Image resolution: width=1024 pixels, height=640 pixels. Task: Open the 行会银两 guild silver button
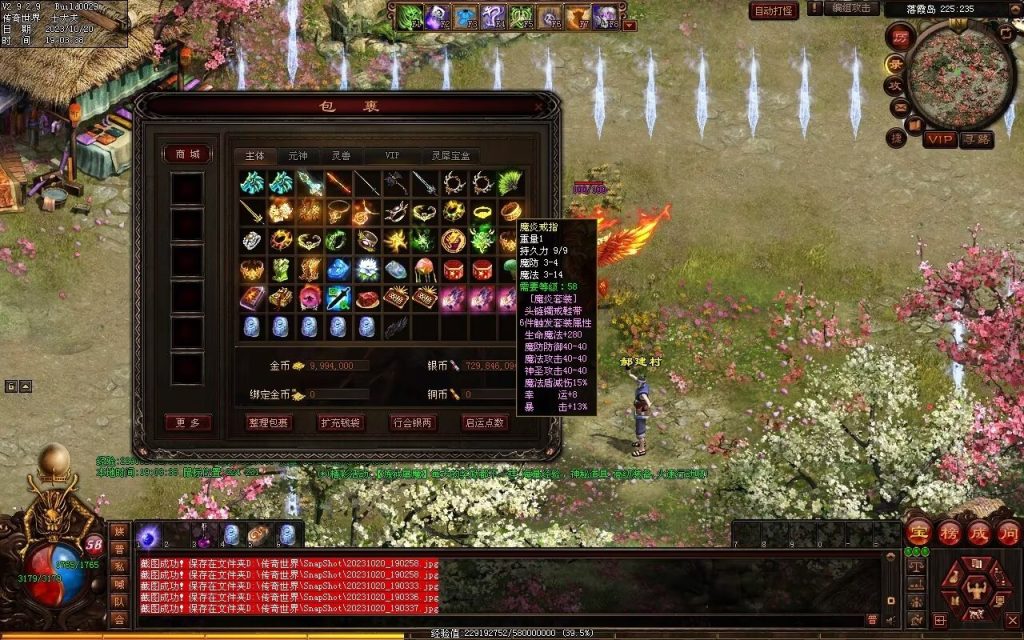click(413, 423)
